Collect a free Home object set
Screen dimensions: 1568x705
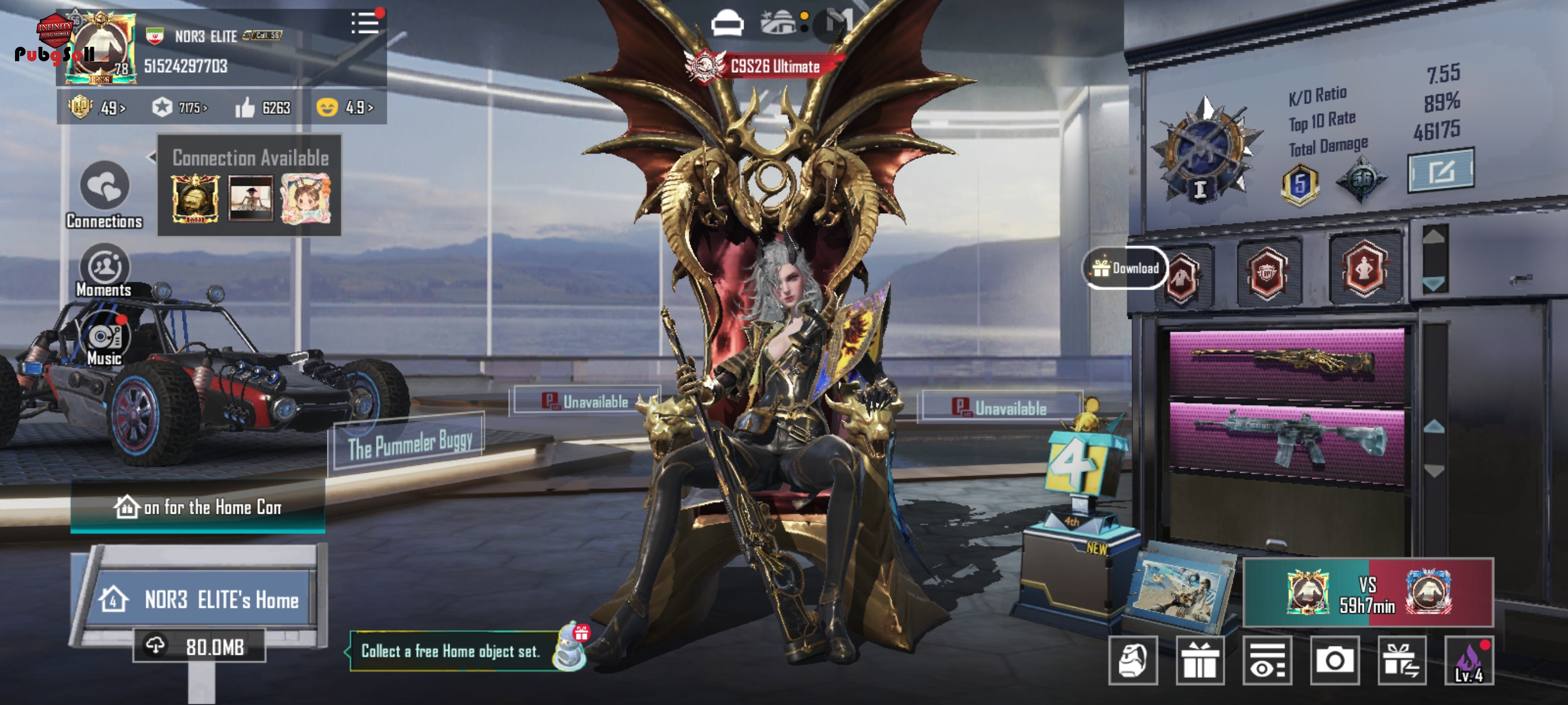tap(450, 651)
